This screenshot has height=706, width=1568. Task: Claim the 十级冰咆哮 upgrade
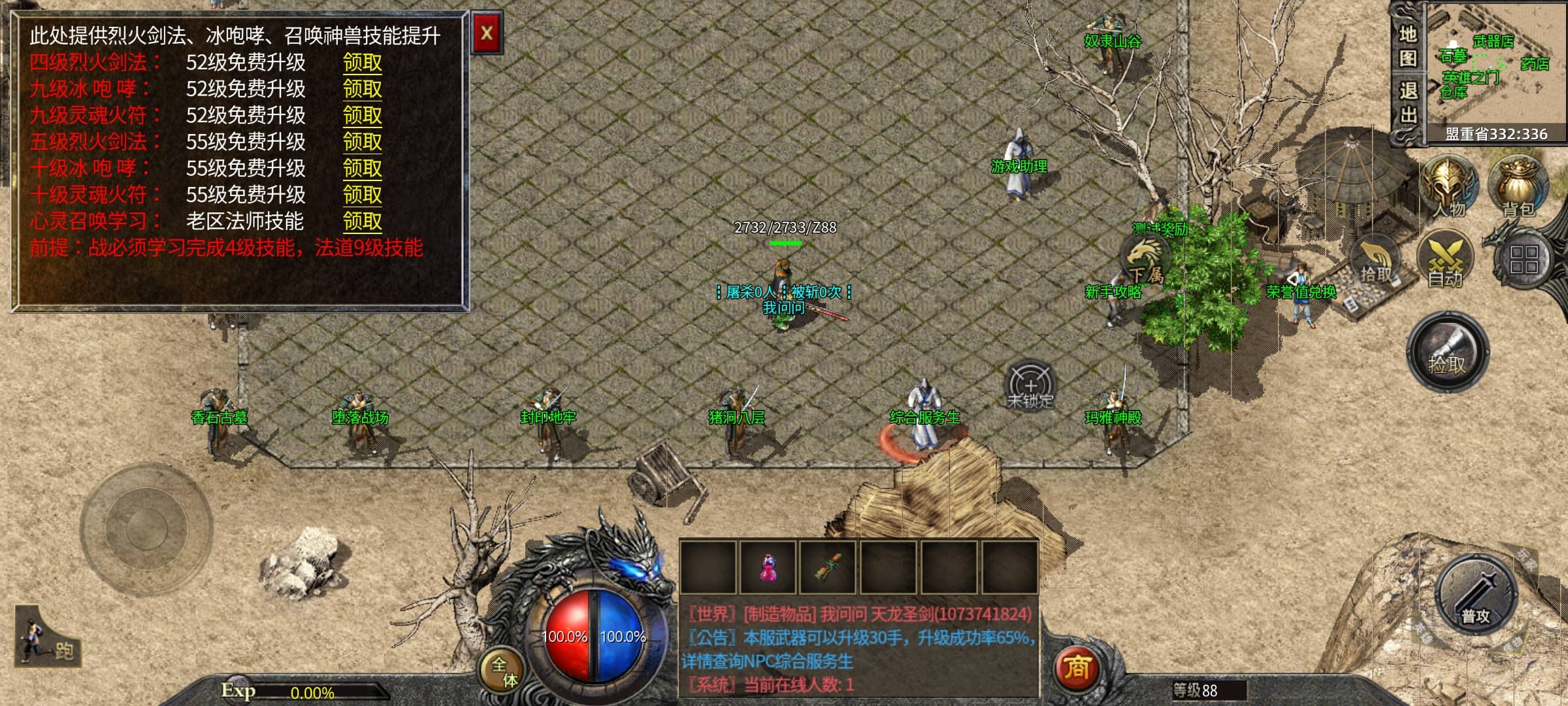click(x=363, y=169)
